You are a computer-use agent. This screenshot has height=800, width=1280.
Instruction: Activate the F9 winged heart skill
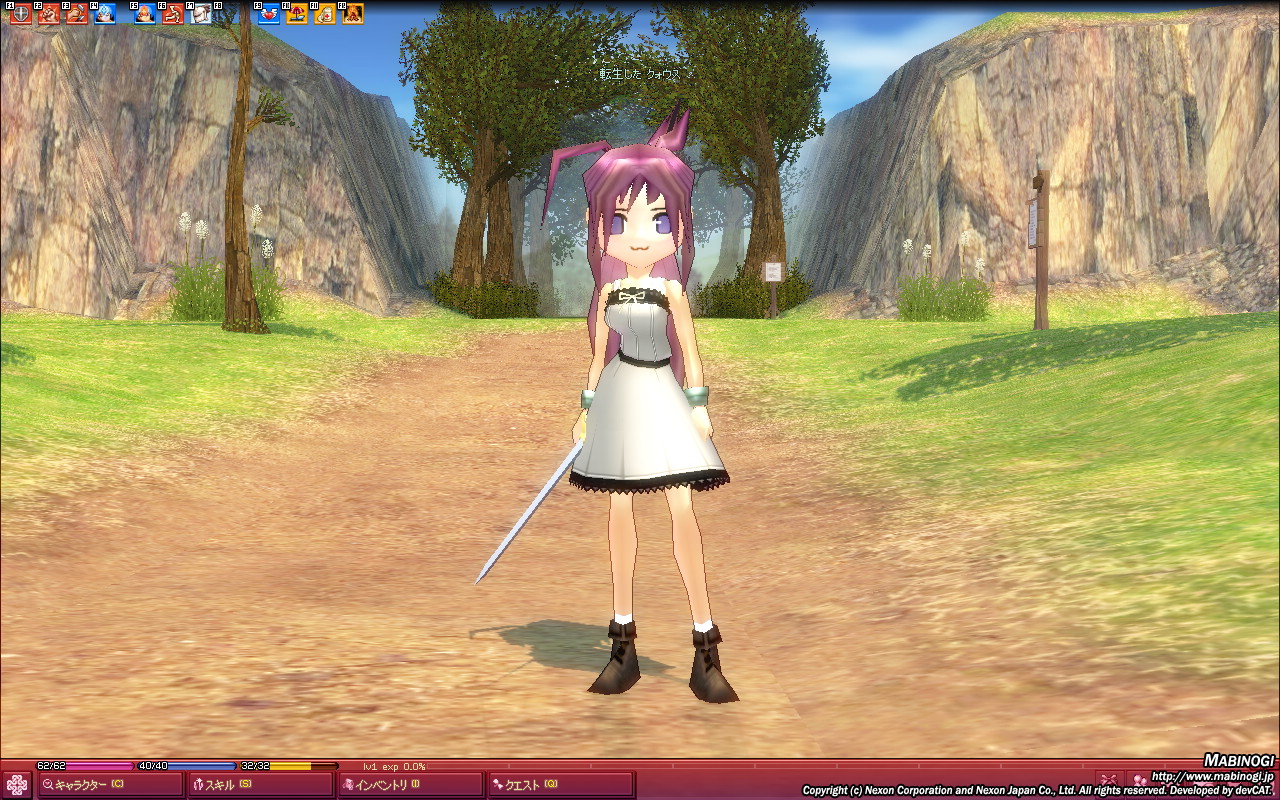click(269, 14)
